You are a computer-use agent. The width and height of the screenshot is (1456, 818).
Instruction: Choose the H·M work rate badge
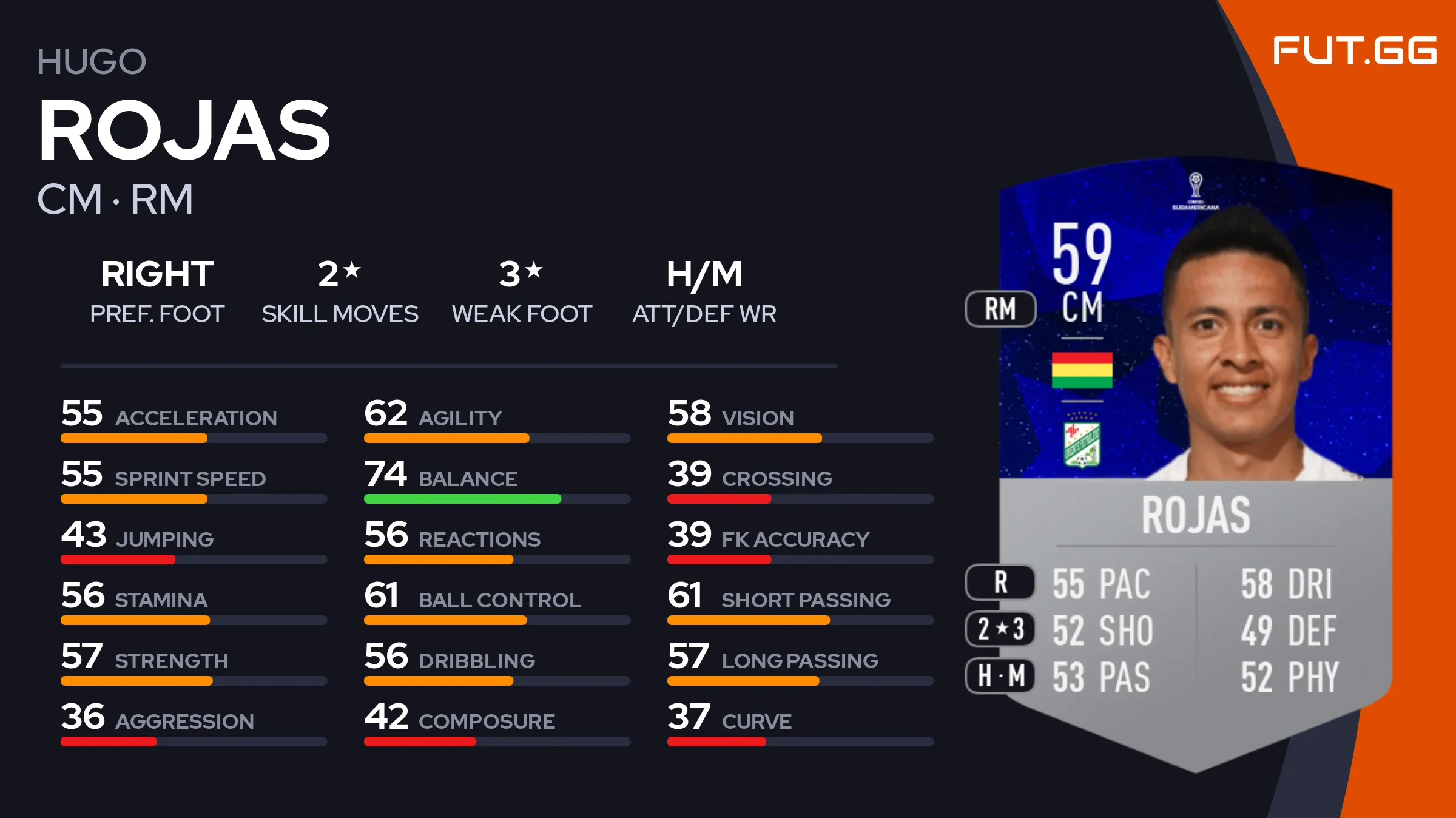pyautogui.click(x=1000, y=675)
